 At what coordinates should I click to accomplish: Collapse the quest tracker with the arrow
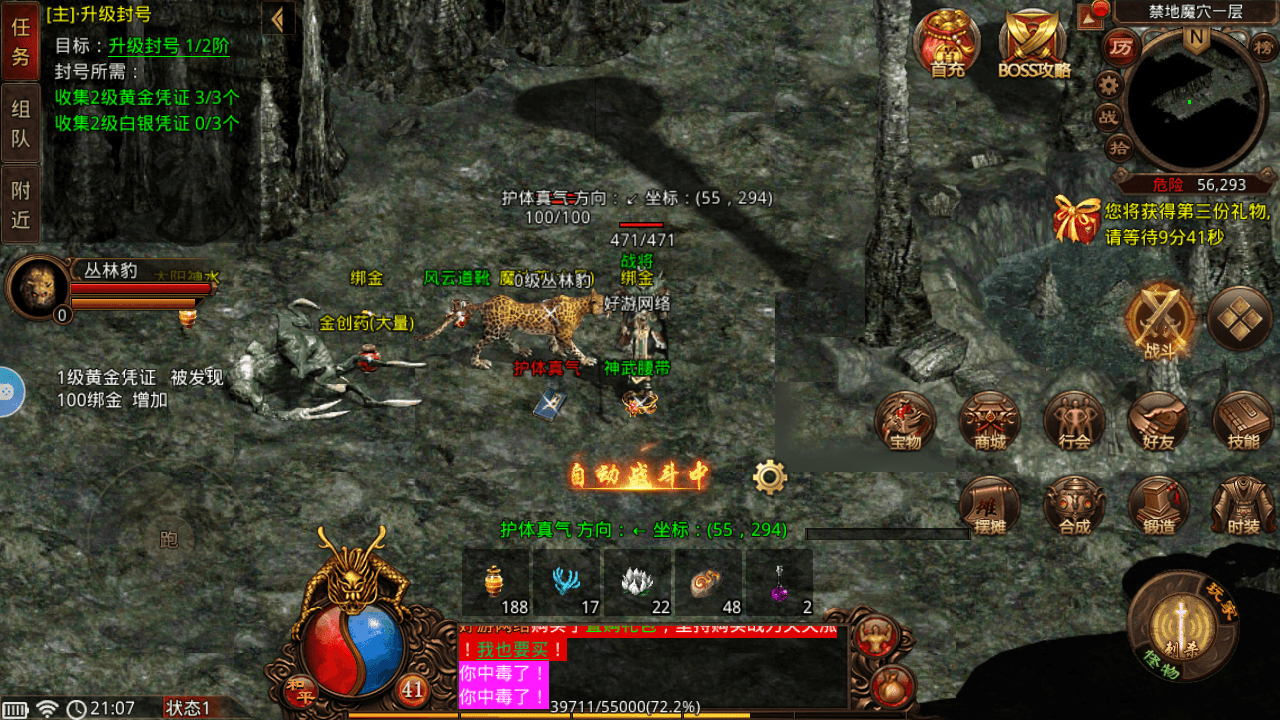click(278, 19)
